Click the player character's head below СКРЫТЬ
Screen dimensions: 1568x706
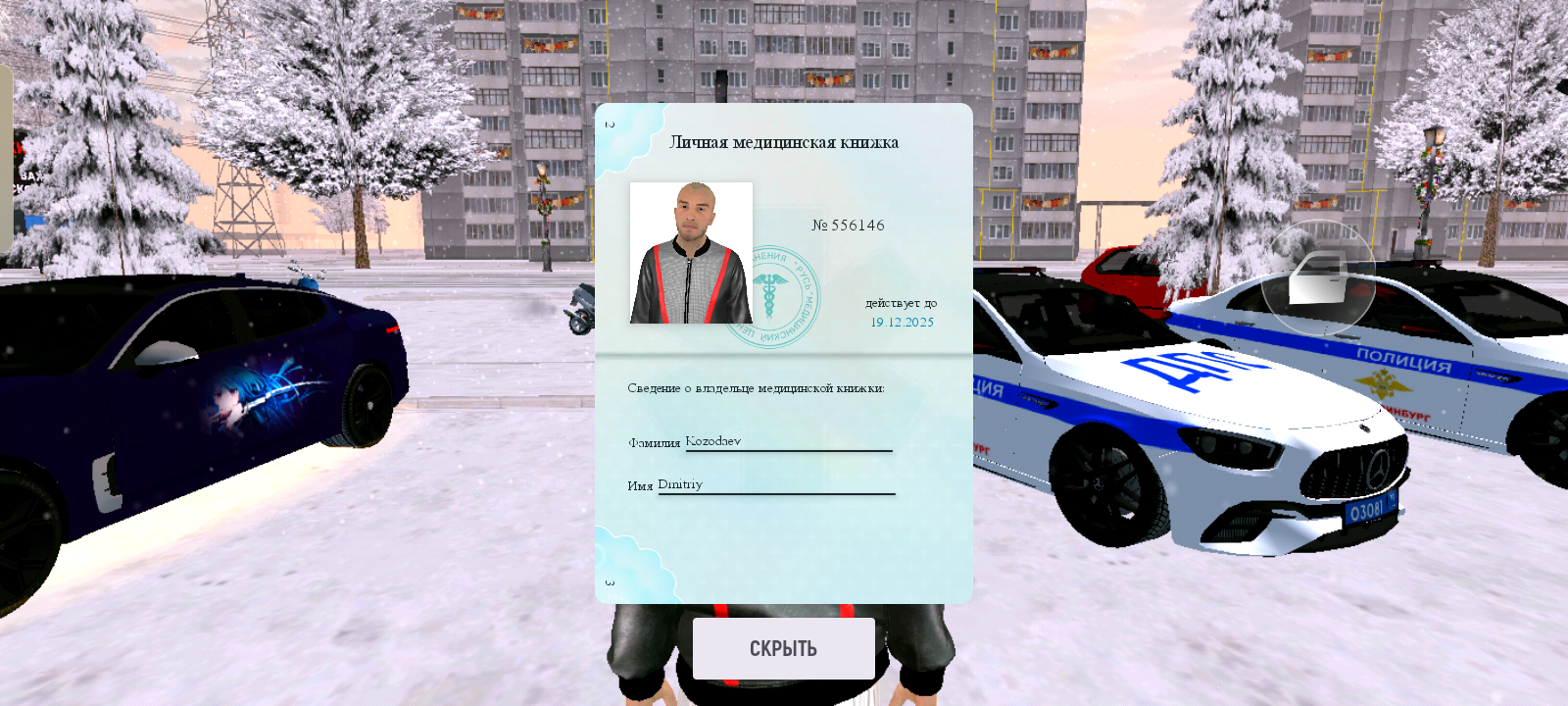point(784,686)
